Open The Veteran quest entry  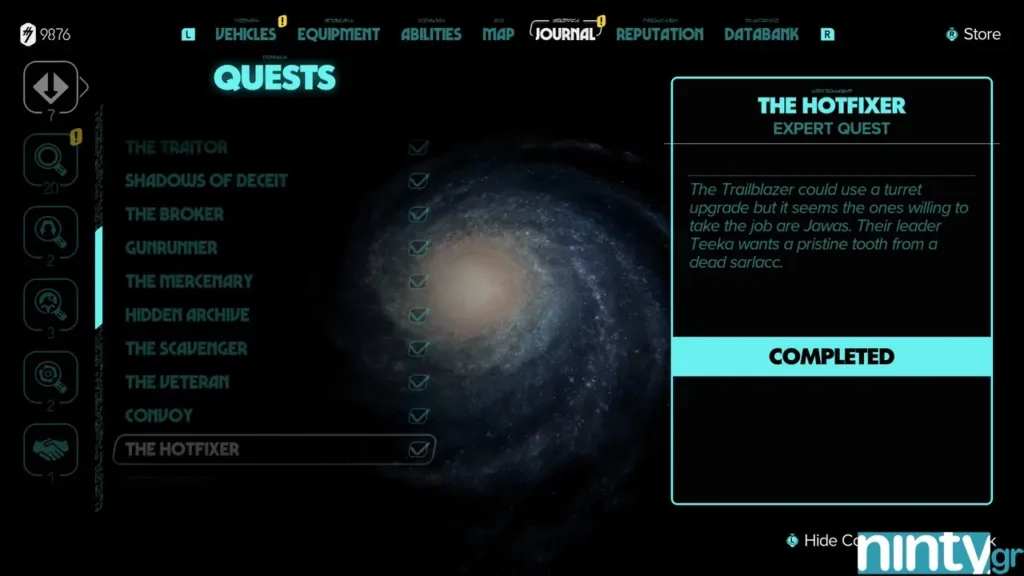tap(177, 382)
